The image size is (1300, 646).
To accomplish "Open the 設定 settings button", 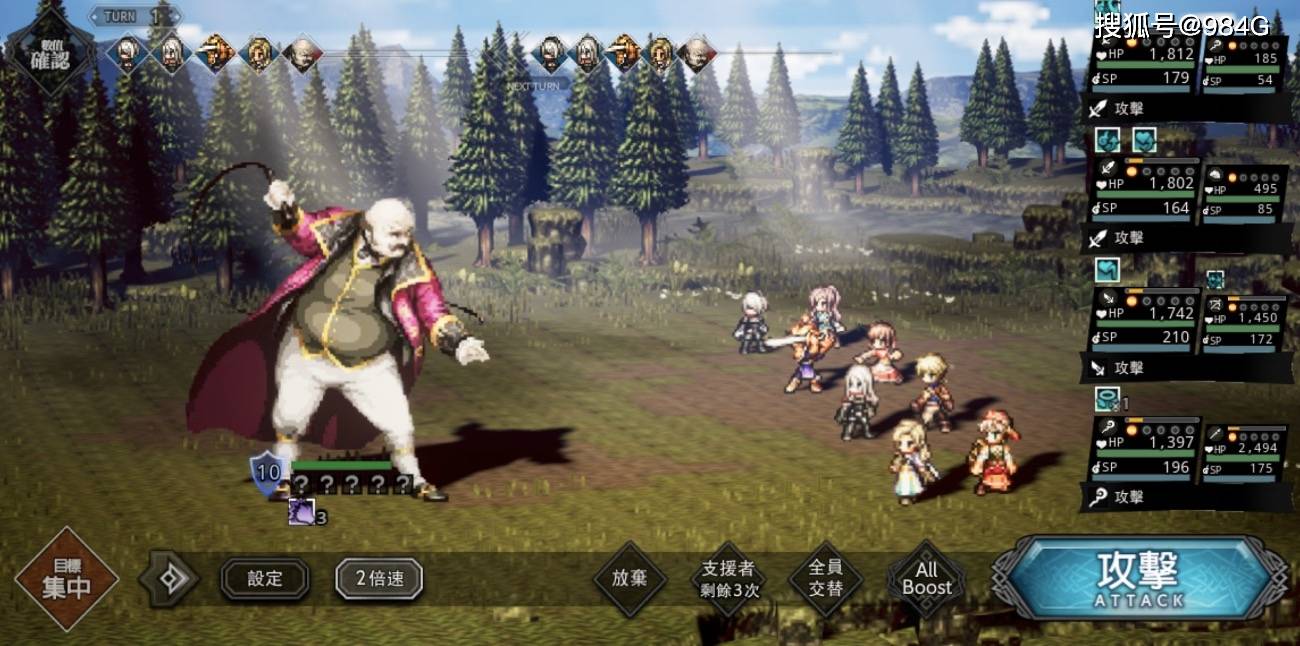I will click(265, 578).
